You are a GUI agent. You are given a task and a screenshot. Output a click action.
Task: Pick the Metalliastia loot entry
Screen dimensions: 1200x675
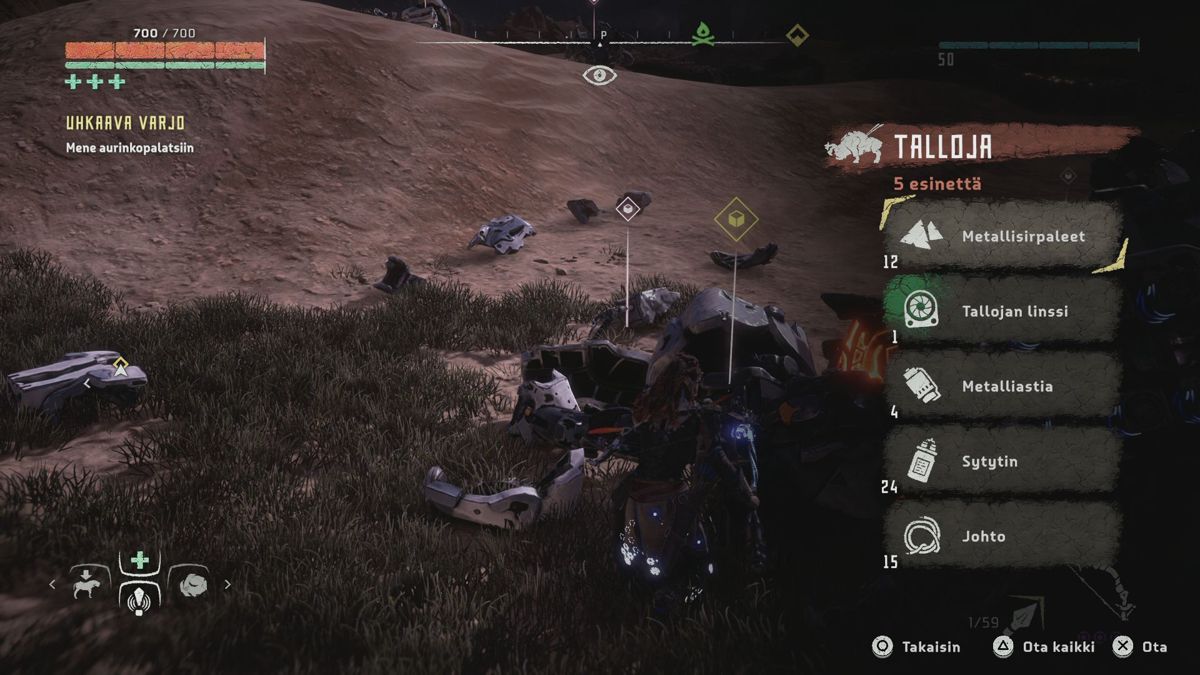tap(1003, 386)
